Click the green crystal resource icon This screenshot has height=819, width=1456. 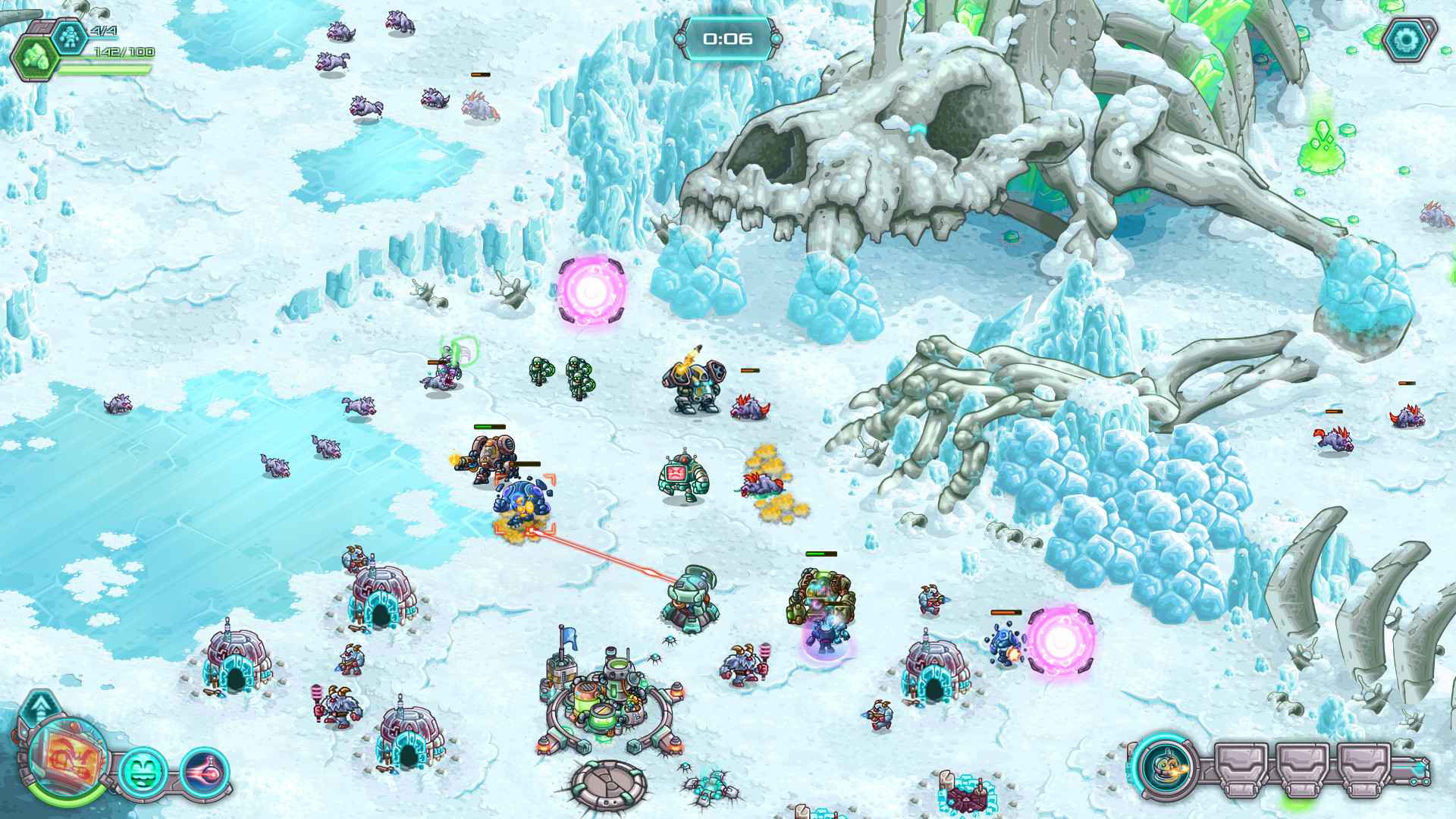click(x=35, y=57)
